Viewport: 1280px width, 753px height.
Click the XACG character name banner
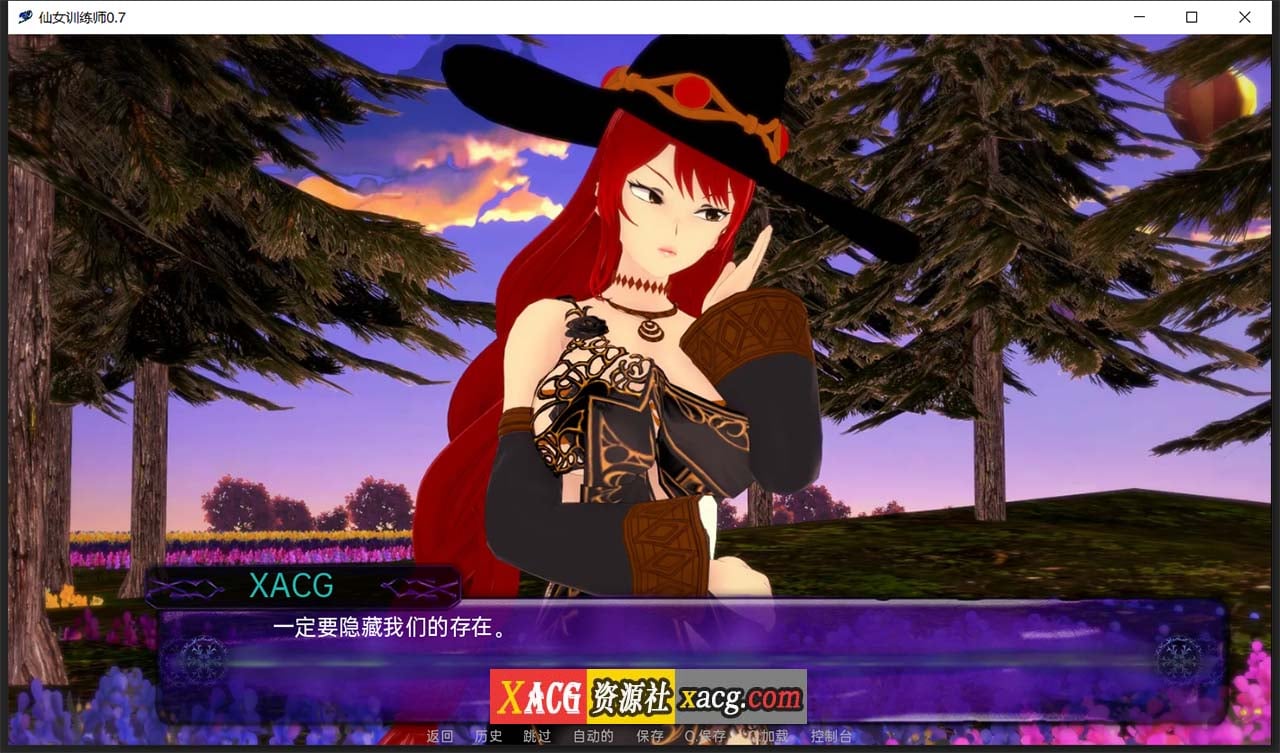click(x=294, y=587)
